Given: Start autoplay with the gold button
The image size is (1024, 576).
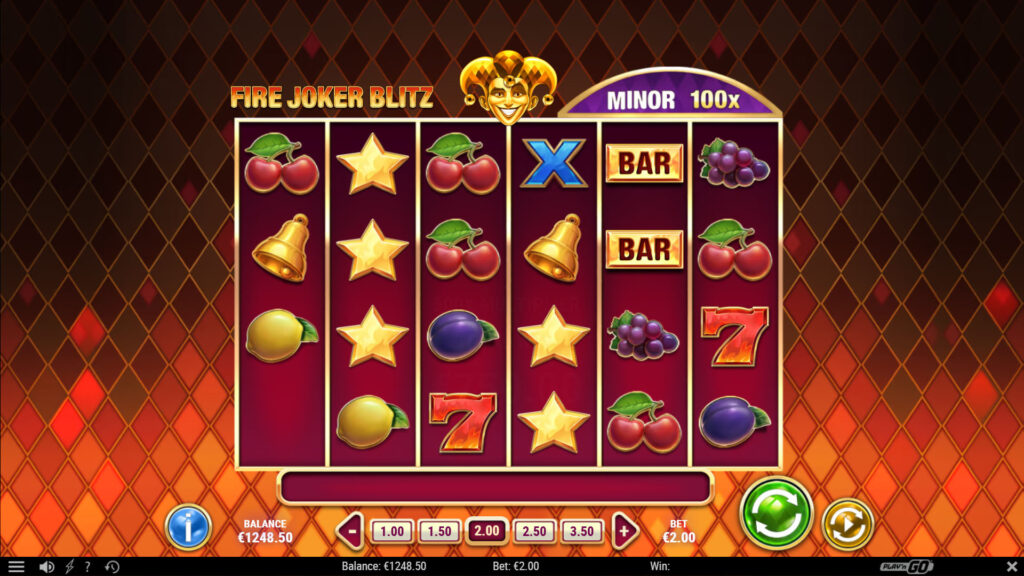Looking at the screenshot, I should 848,524.
